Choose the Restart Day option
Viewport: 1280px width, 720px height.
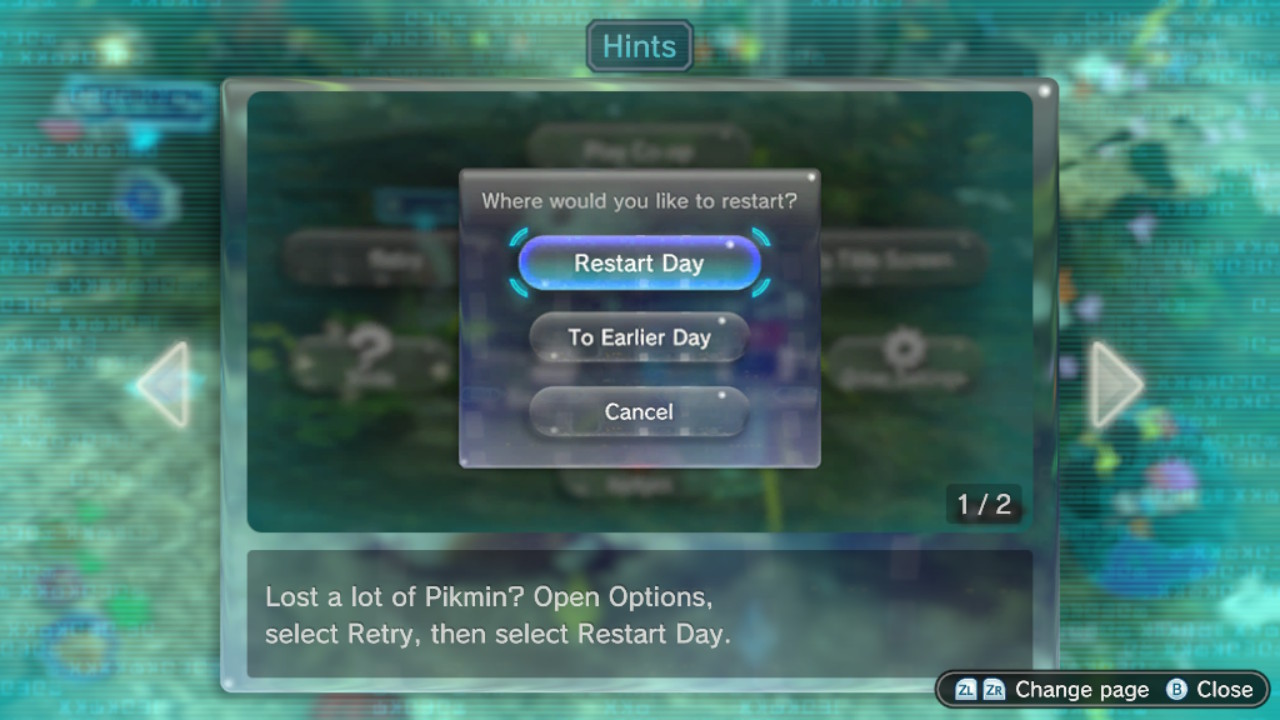click(x=639, y=263)
